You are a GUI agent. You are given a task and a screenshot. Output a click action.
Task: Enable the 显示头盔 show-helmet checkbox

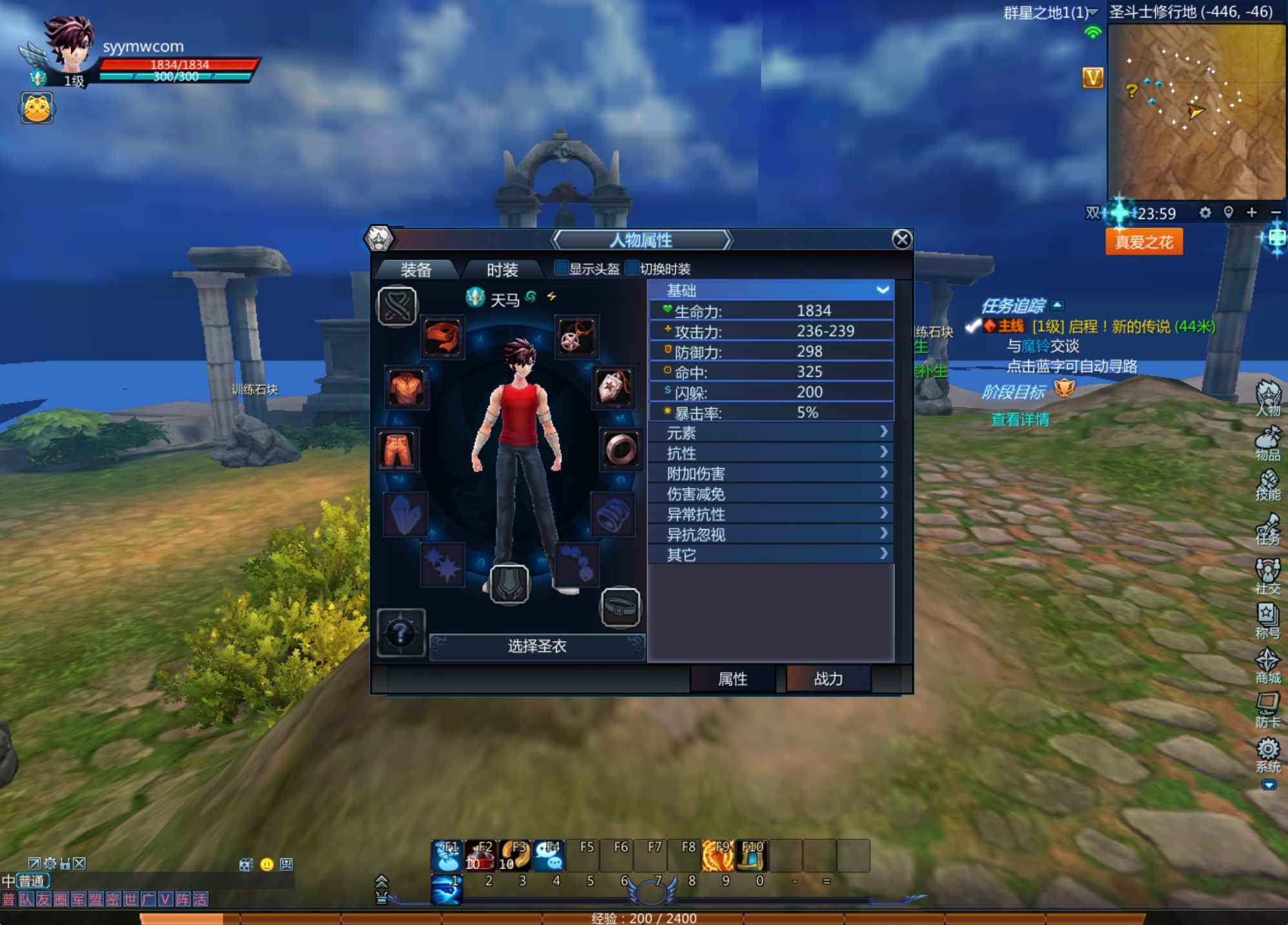(x=561, y=269)
